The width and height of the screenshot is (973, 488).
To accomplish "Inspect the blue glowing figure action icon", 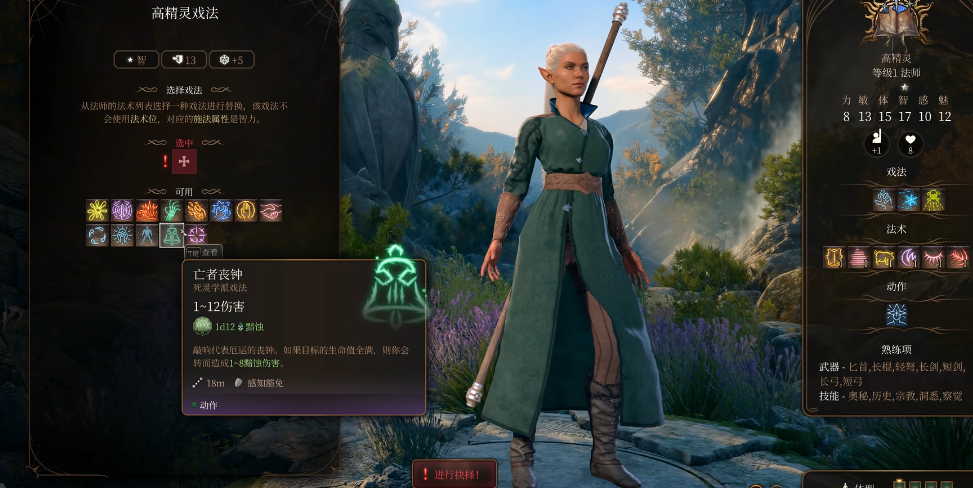I will coord(897,315).
